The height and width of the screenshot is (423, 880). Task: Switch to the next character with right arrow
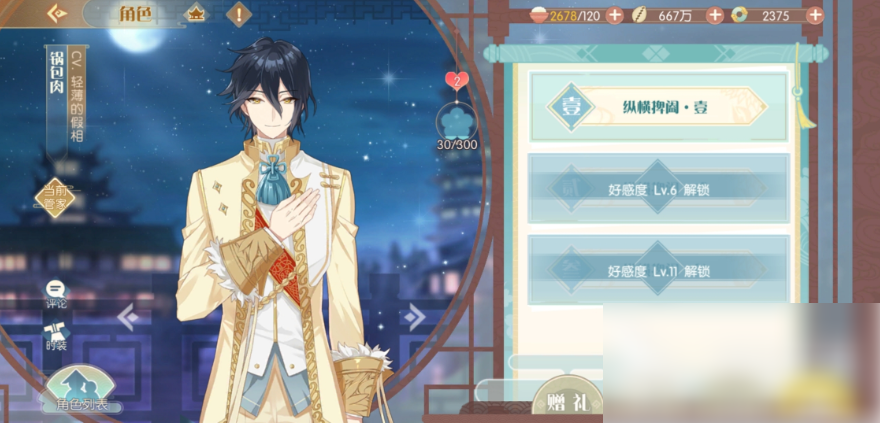pyautogui.click(x=413, y=318)
